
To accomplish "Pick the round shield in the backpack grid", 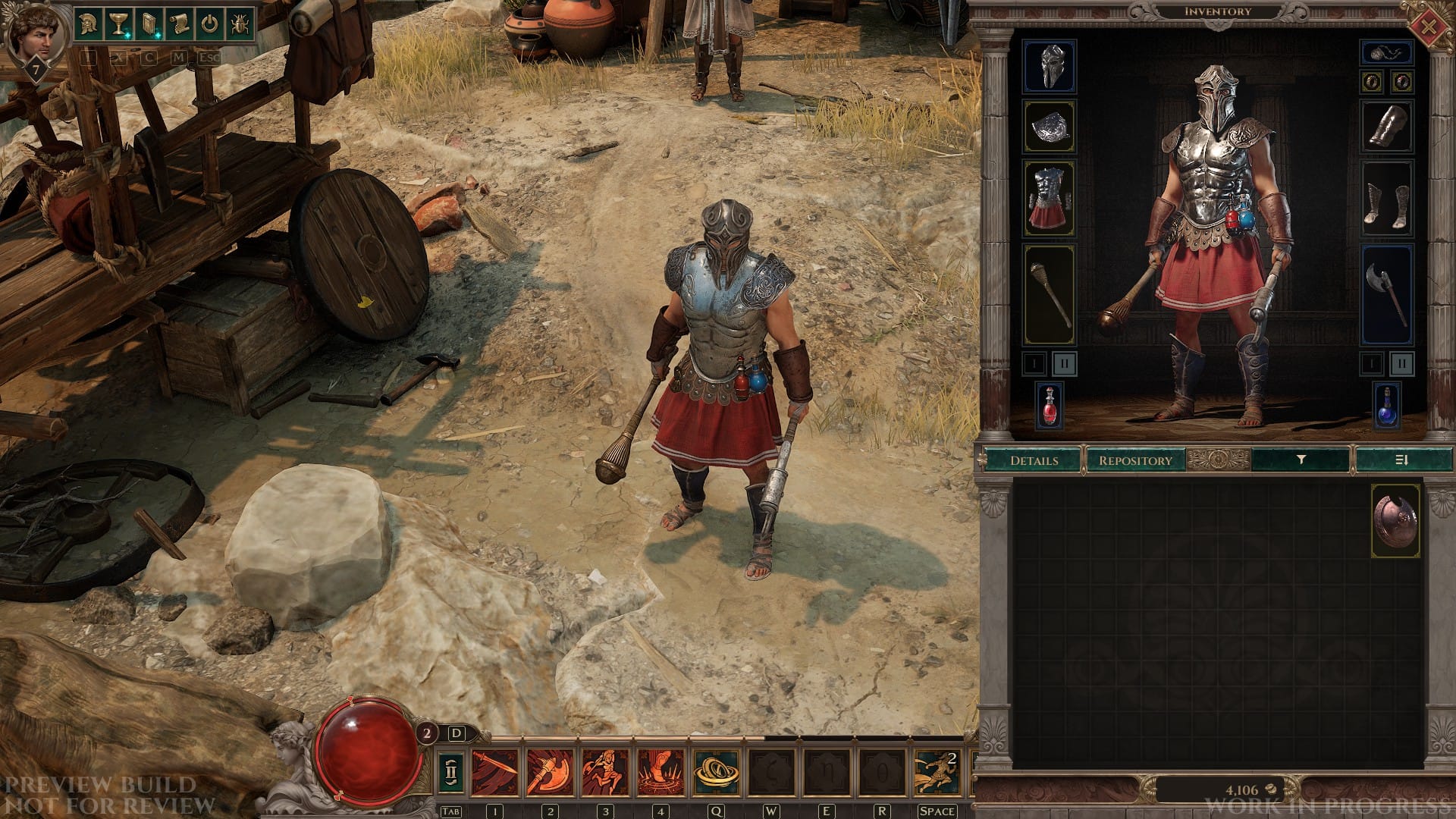I will pyautogui.click(x=1395, y=522).
